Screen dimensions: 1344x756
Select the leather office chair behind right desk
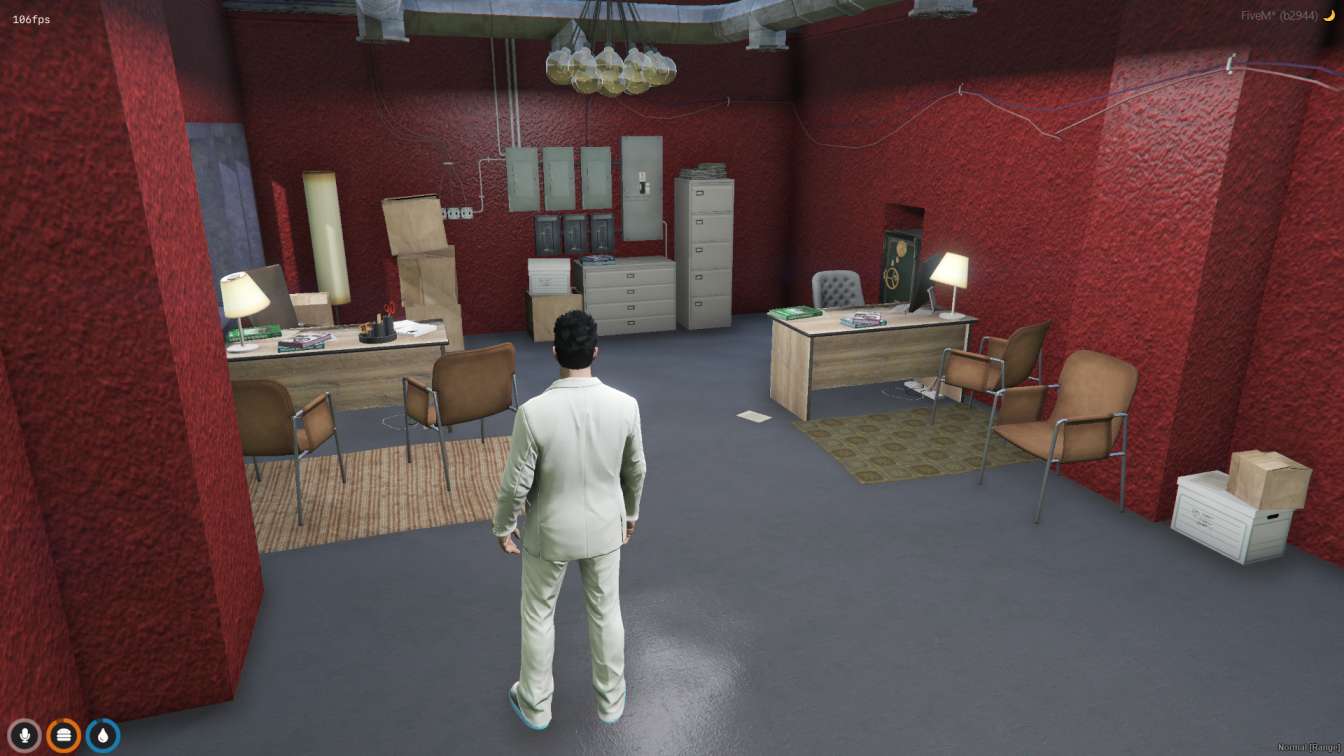point(836,290)
